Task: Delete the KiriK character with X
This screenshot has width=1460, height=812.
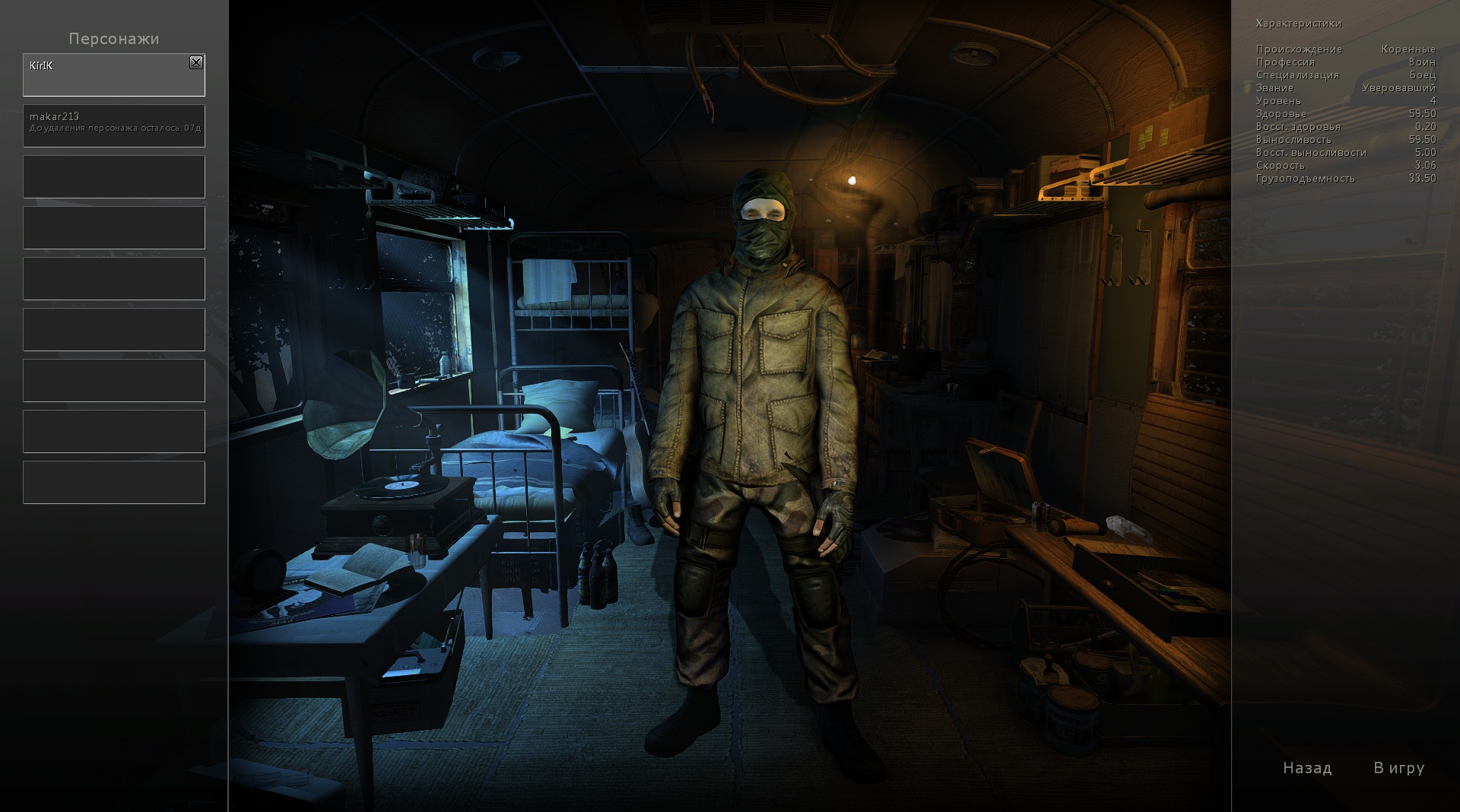Action: pos(196,63)
